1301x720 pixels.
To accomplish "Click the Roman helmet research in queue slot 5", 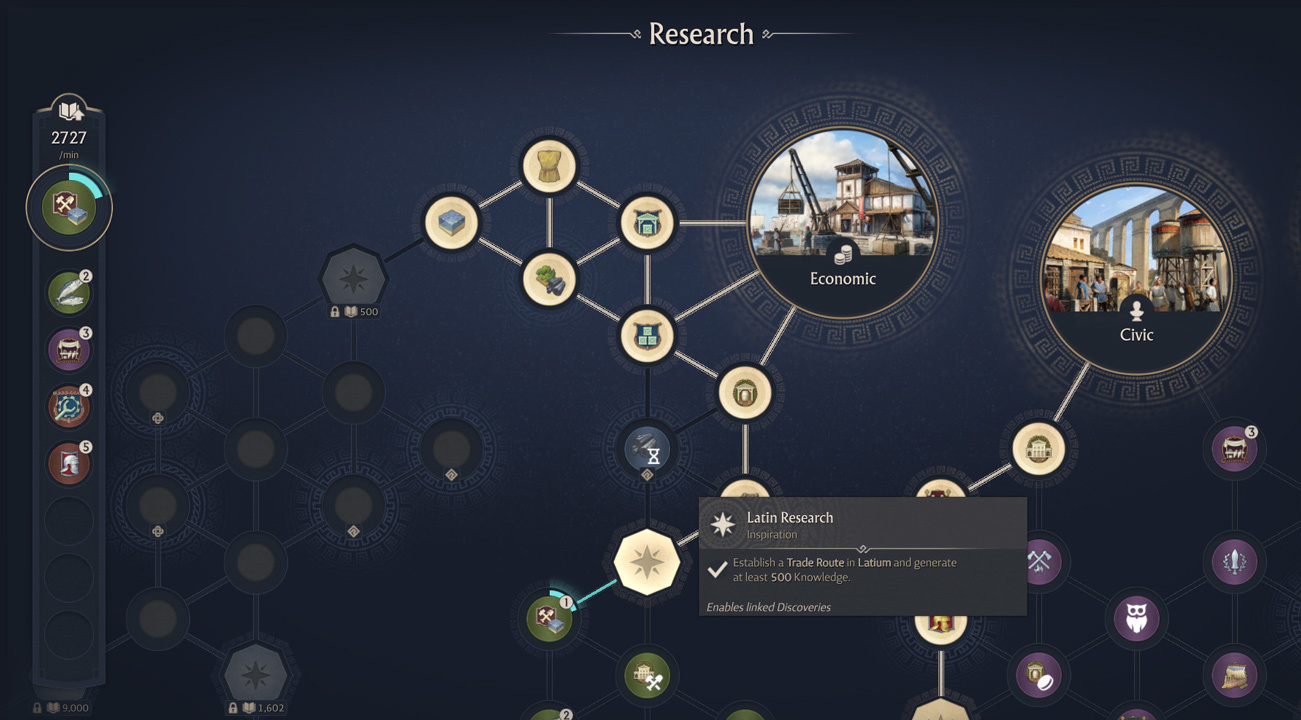I will point(68,462).
